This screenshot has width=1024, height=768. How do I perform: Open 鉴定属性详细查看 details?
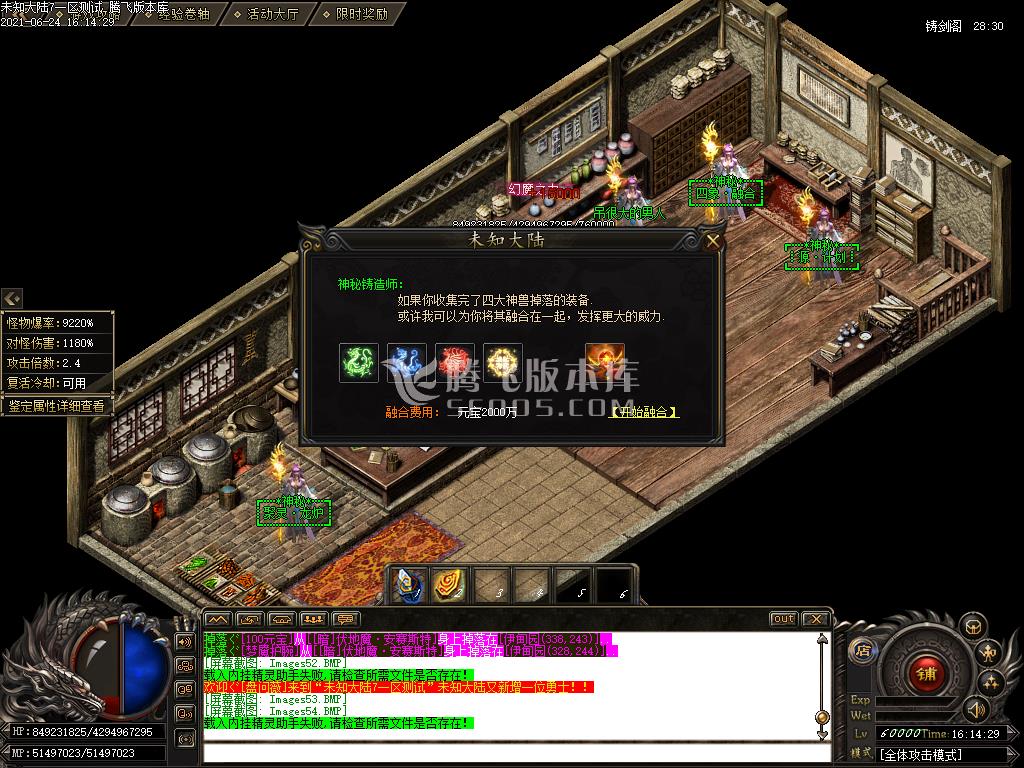pyautogui.click(x=56, y=406)
